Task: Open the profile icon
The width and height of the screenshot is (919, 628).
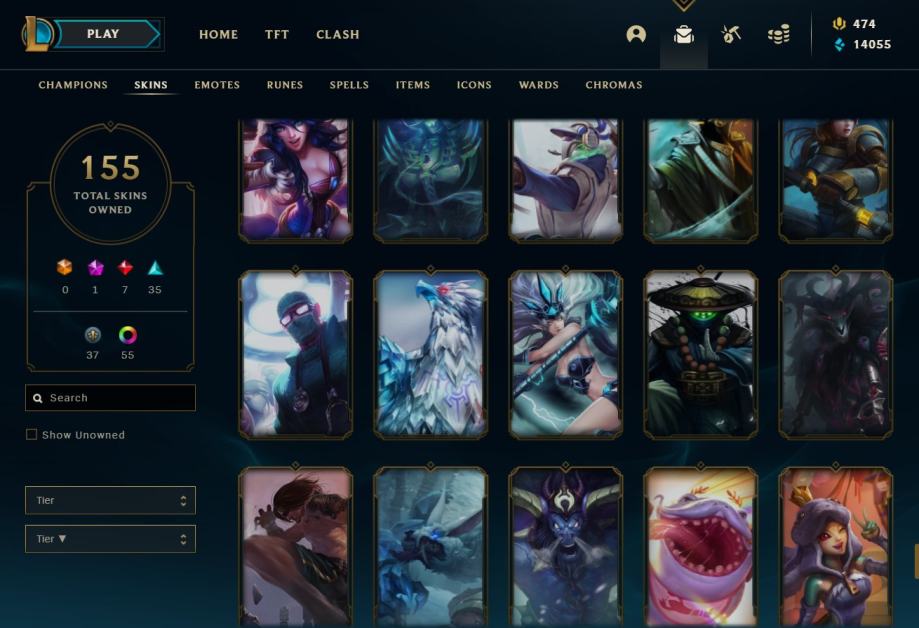Action: coord(636,34)
